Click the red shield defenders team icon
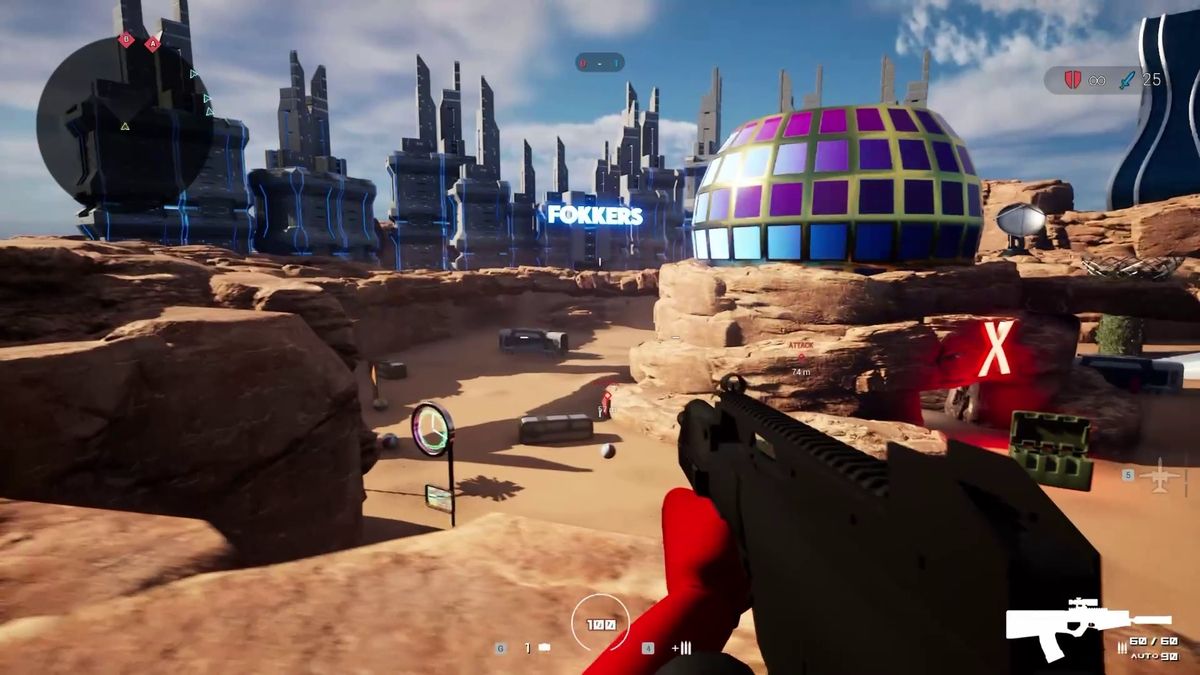Viewport: 1200px width, 675px height. [1072, 80]
